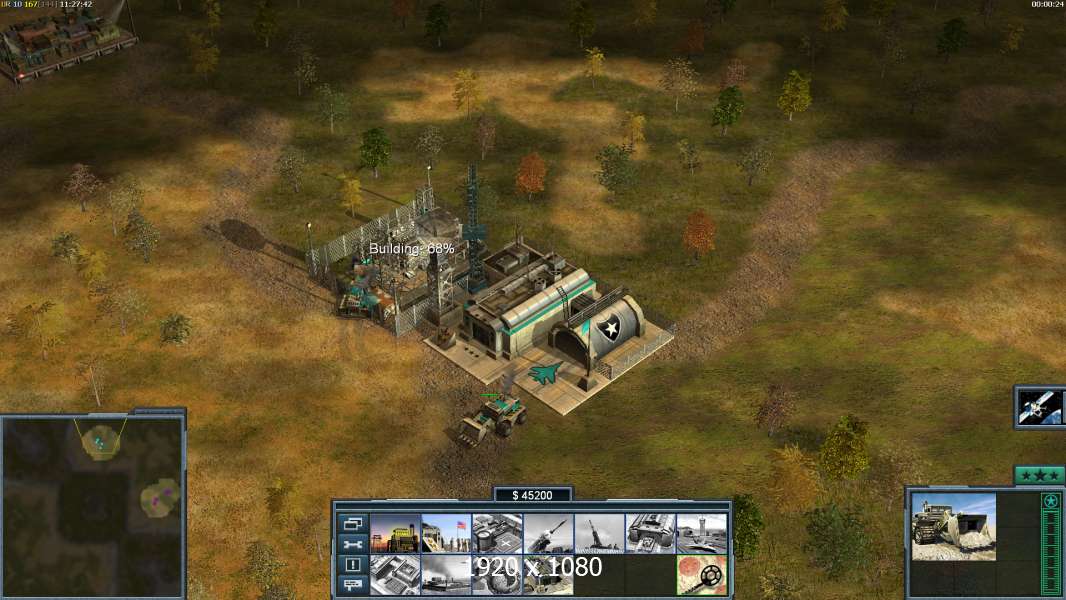Choose the supply center helipad build icon
Image resolution: width=1066 pixels, height=600 pixels.
[497, 534]
